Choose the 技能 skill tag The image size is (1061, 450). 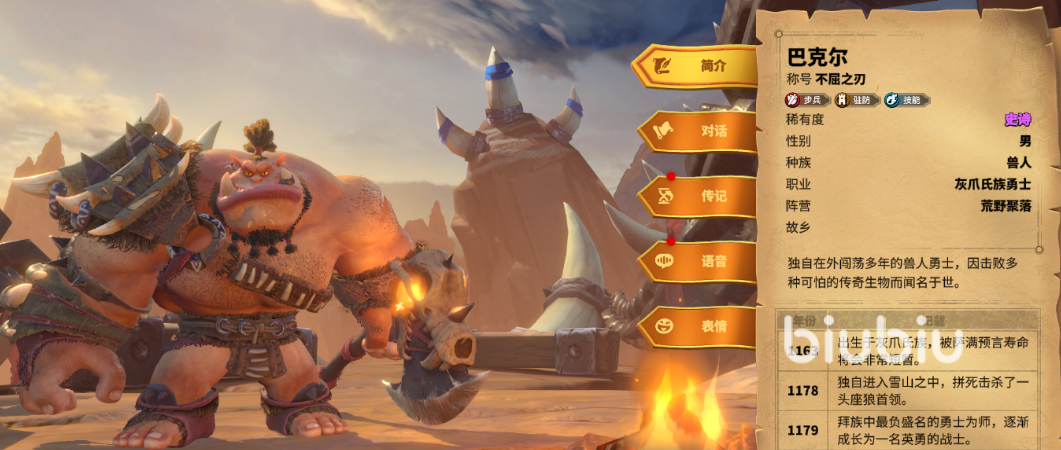[x=907, y=100]
